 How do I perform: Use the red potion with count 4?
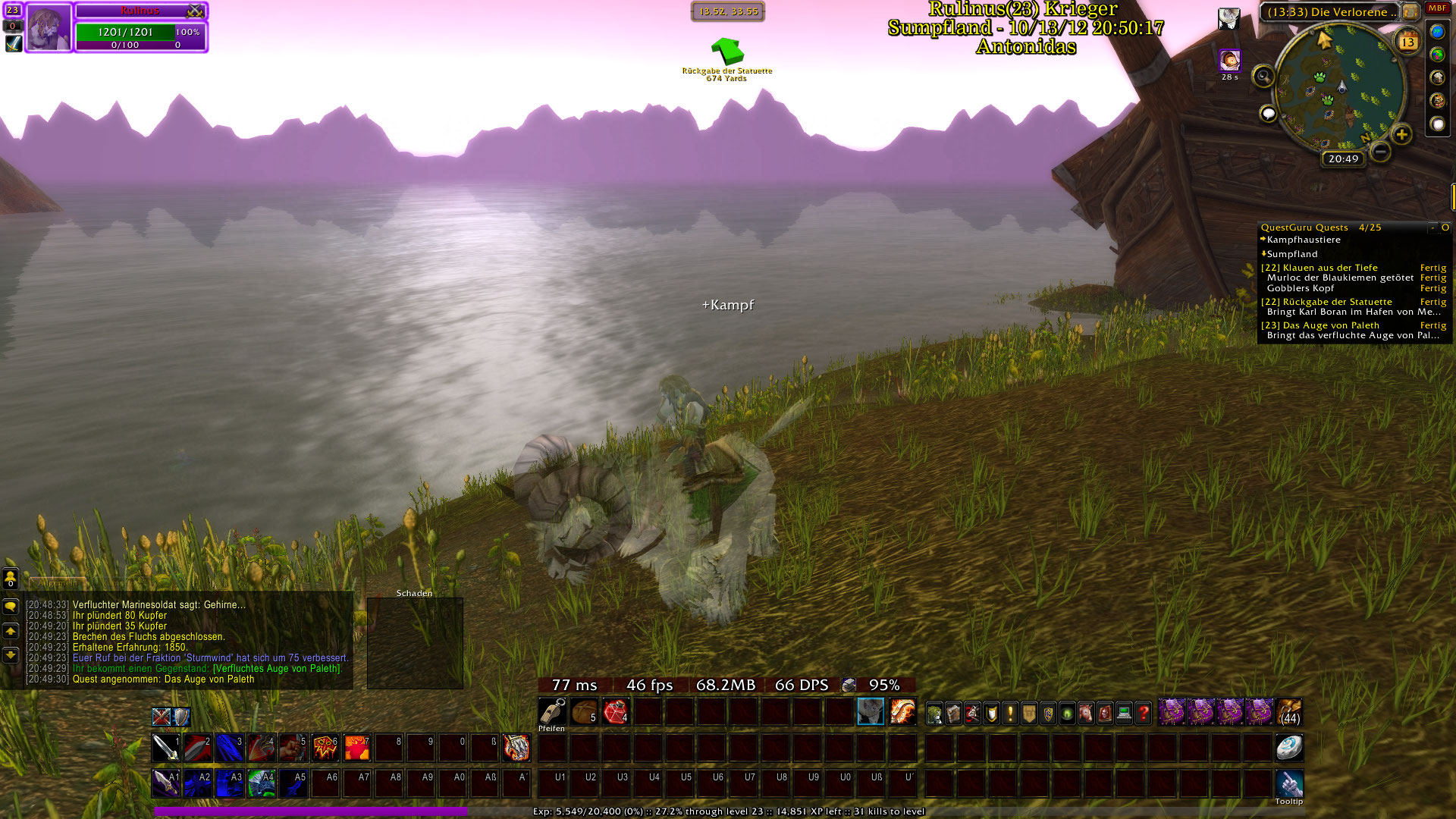(x=616, y=712)
